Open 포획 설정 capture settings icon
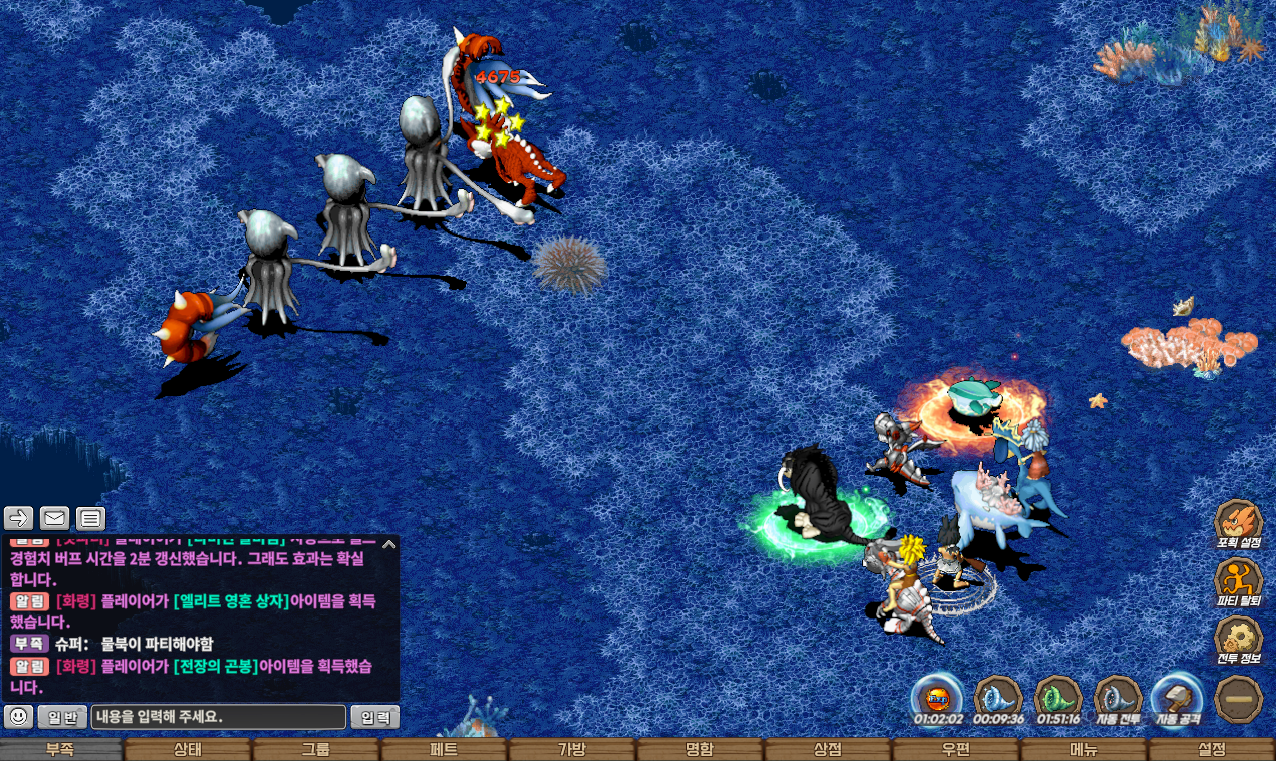The width and height of the screenshot is (1276, 761). (x=1238, y=523)
